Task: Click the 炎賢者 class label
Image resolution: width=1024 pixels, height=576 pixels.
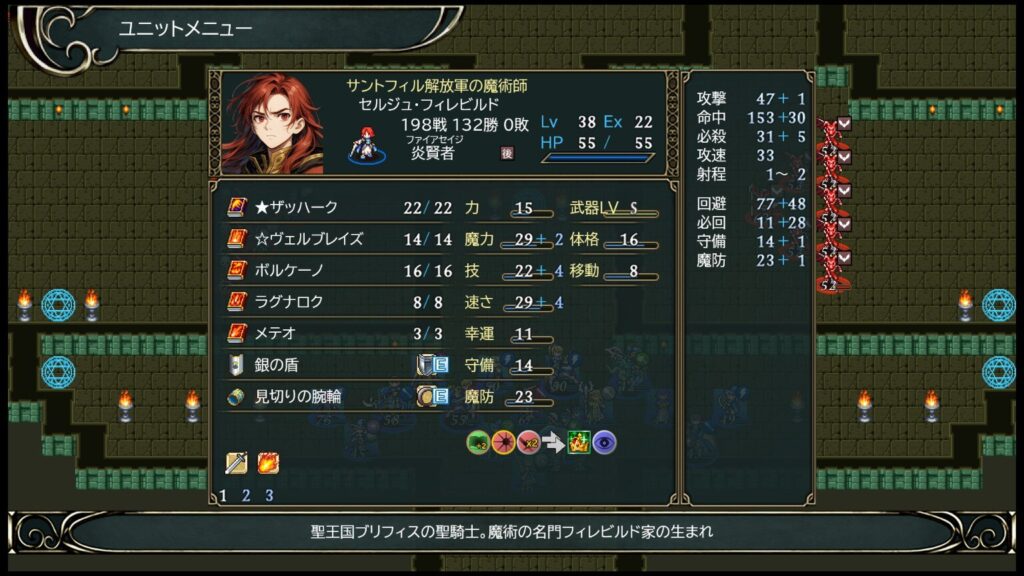Action: pyautogui.click(x=432, y=155)
